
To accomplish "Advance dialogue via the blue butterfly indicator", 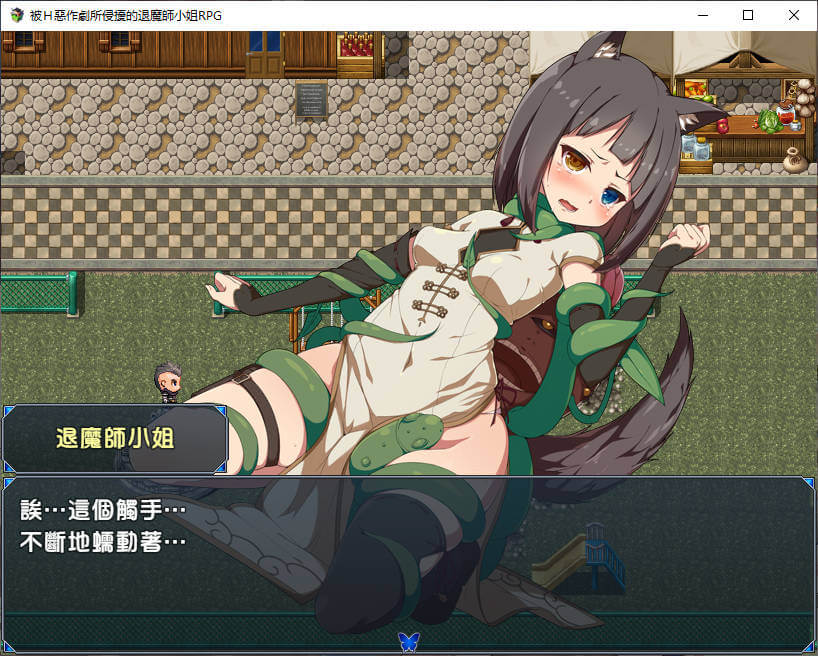I will [408, 640].
